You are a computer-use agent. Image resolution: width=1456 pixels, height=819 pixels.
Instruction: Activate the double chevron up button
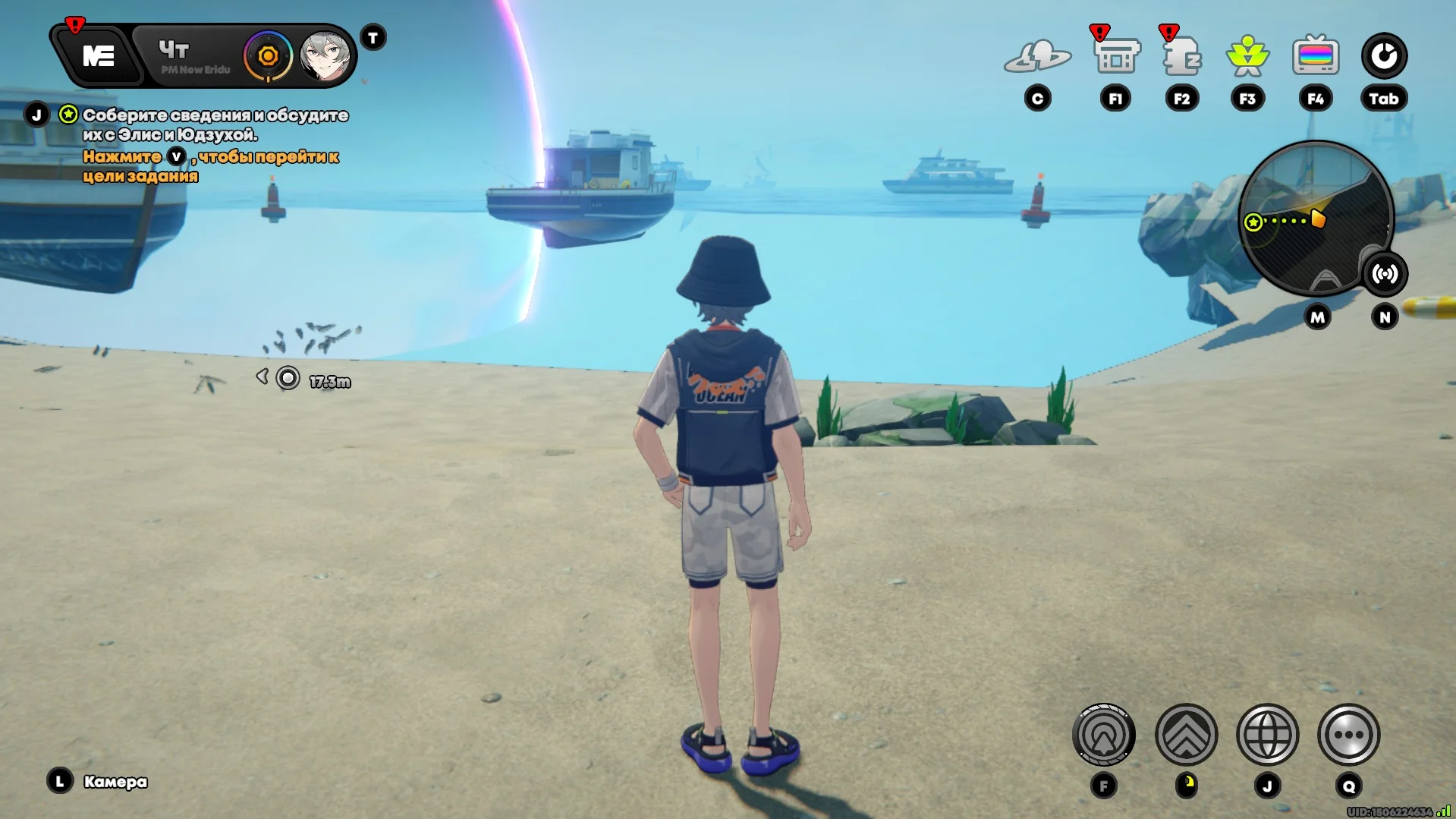(1186, 735)
